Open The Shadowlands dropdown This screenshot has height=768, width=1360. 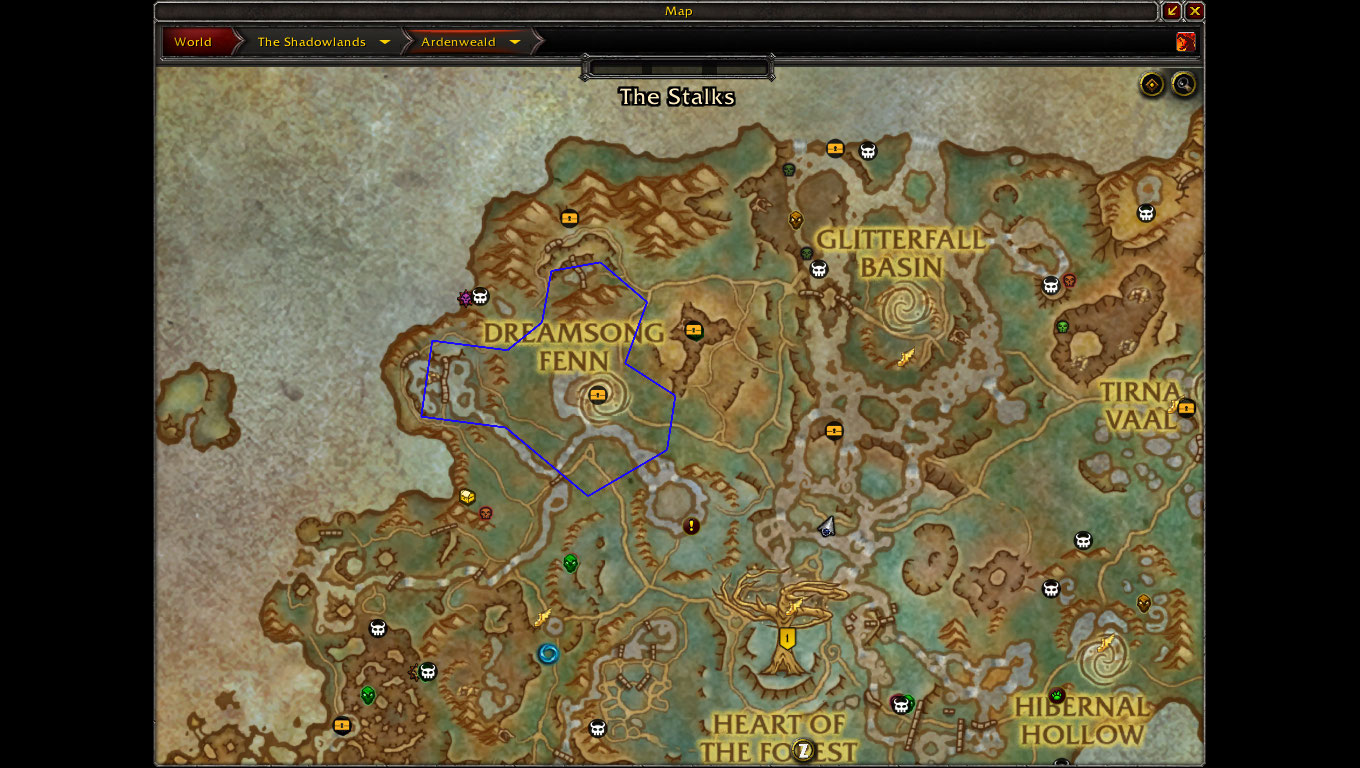click(385, 42)
